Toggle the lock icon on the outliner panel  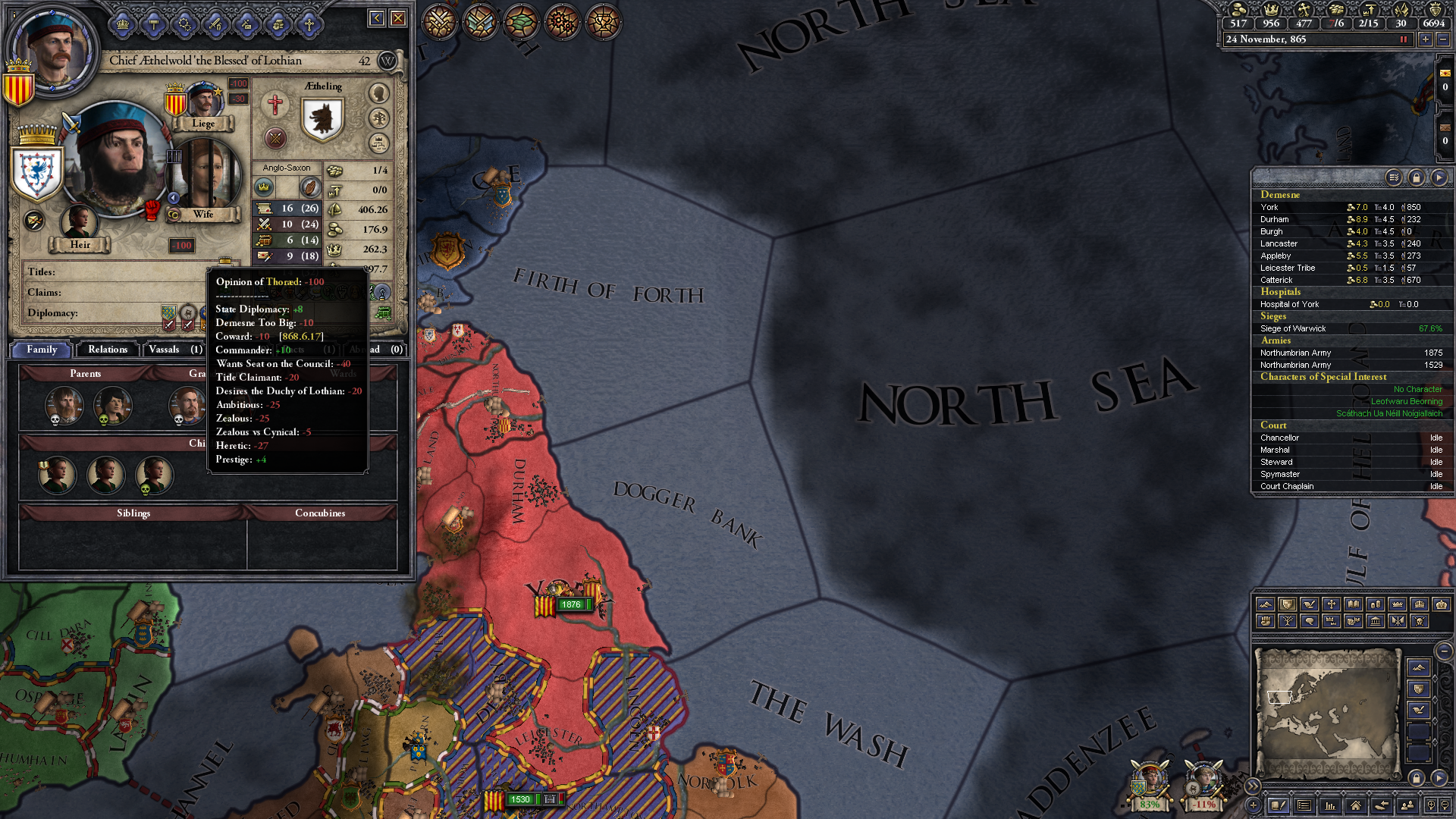1417,177
